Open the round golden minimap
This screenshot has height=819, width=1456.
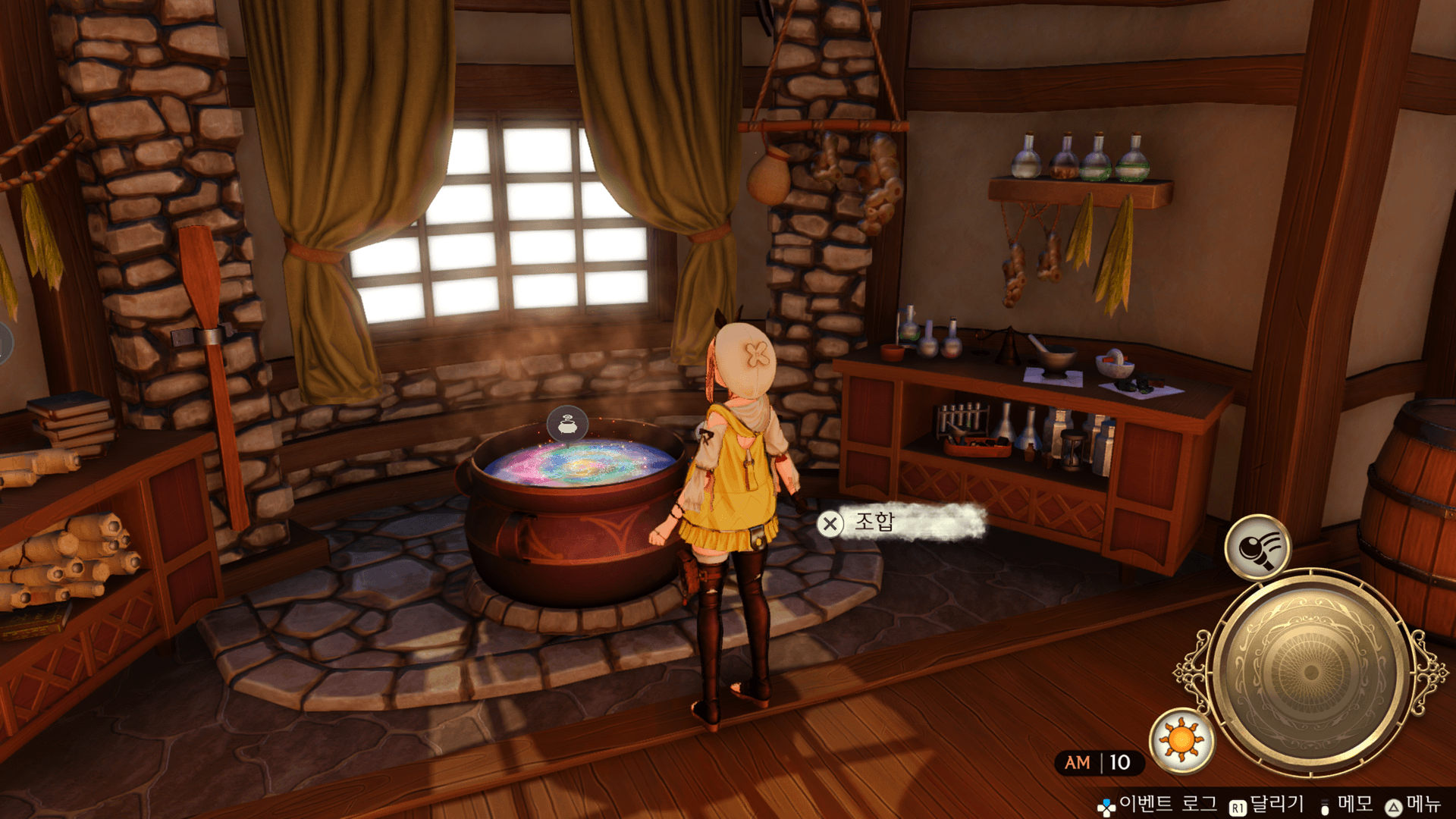pos(1310,672)
